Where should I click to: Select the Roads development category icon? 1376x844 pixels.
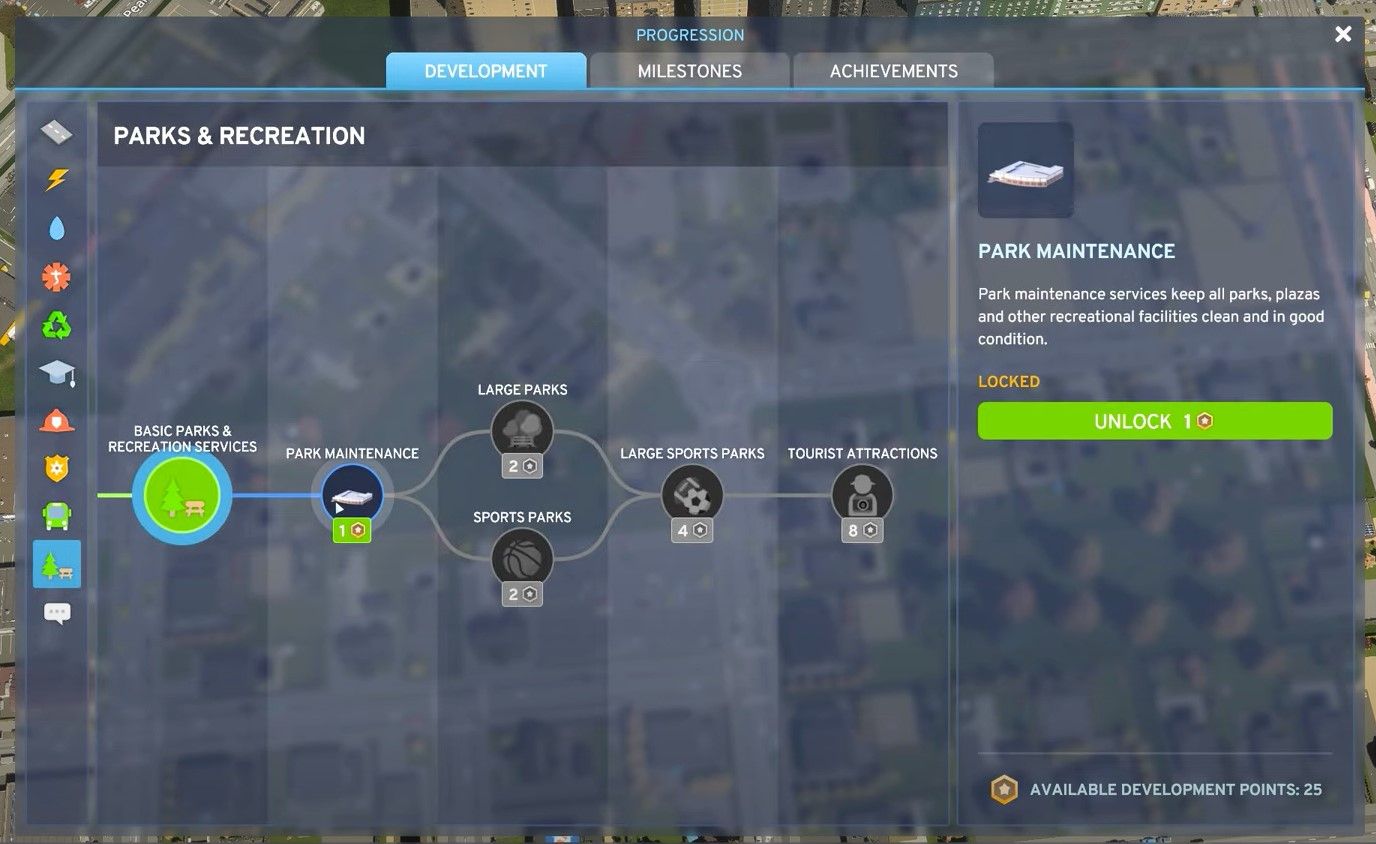pos(57,131)
